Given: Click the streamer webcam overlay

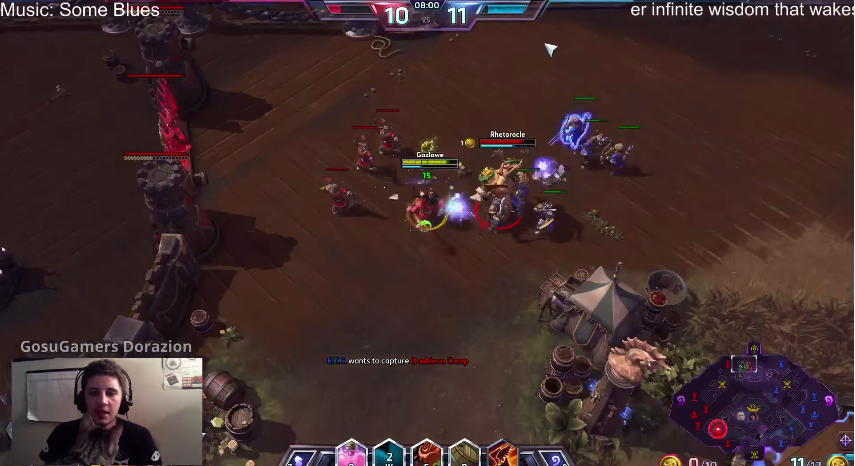Looking at the screenshot, I should [x=107, y=410].
